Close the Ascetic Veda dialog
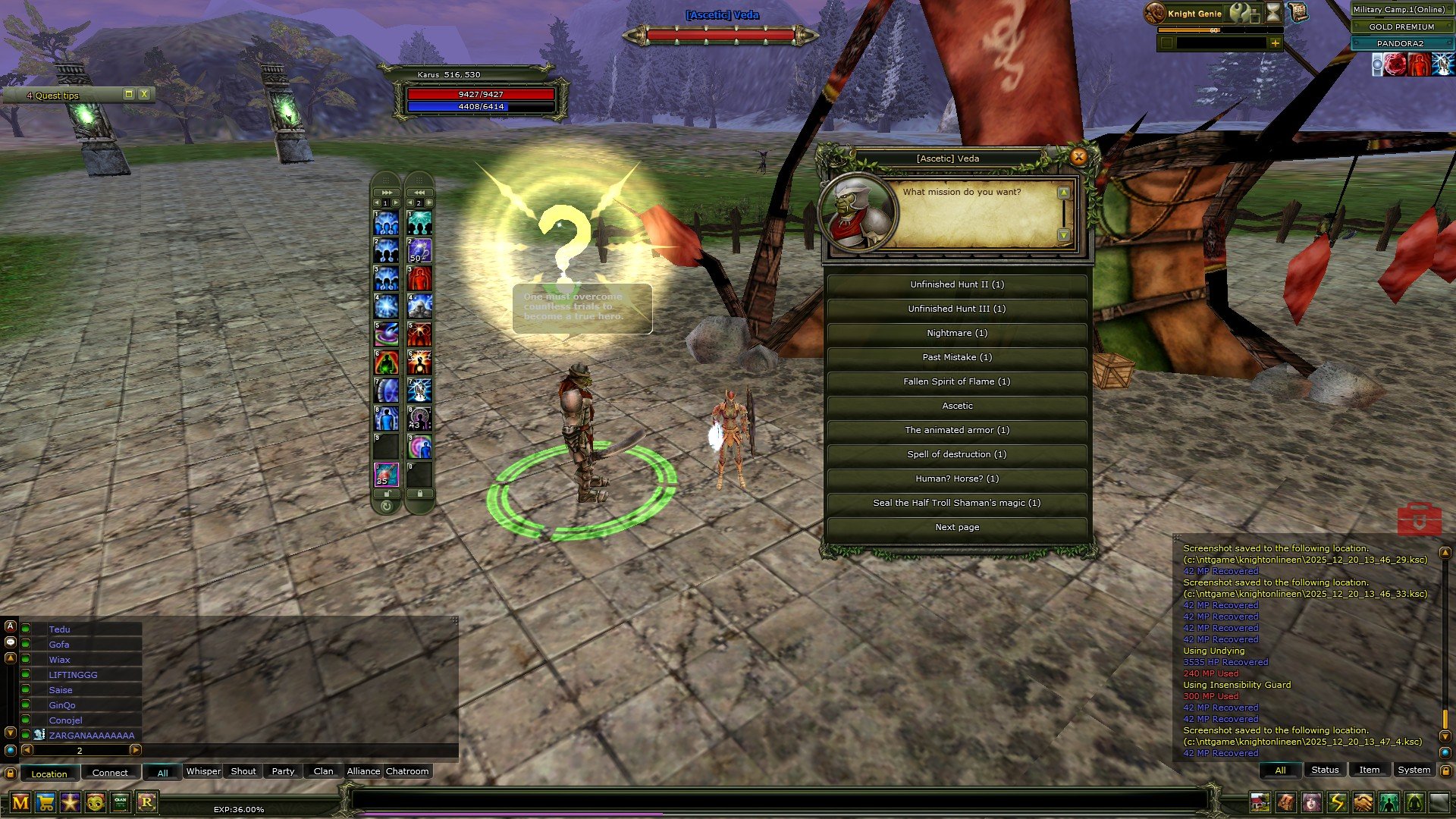This screenshot has height=819, width=1456. (1078, 157)
